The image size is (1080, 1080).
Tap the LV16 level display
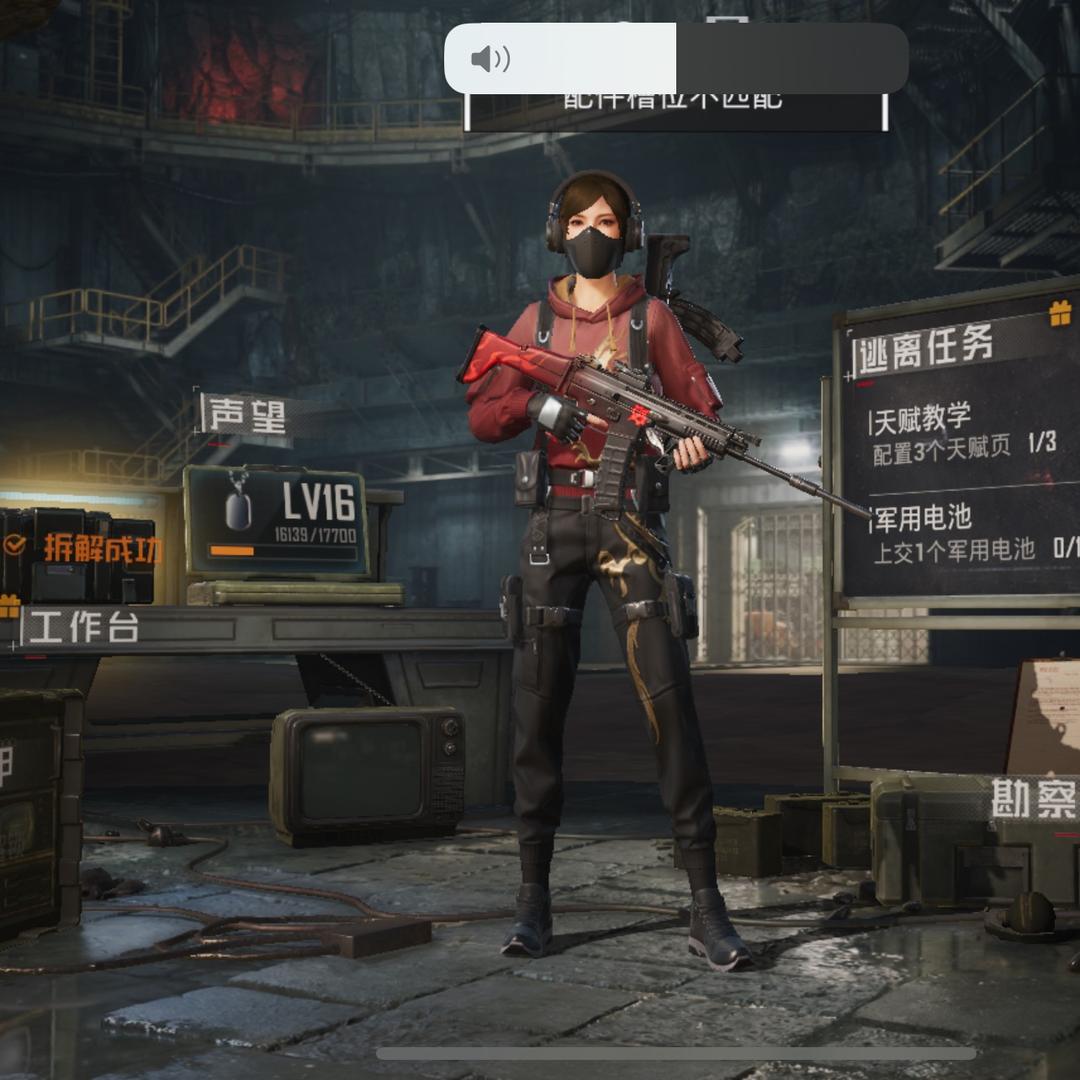(277, 520)
